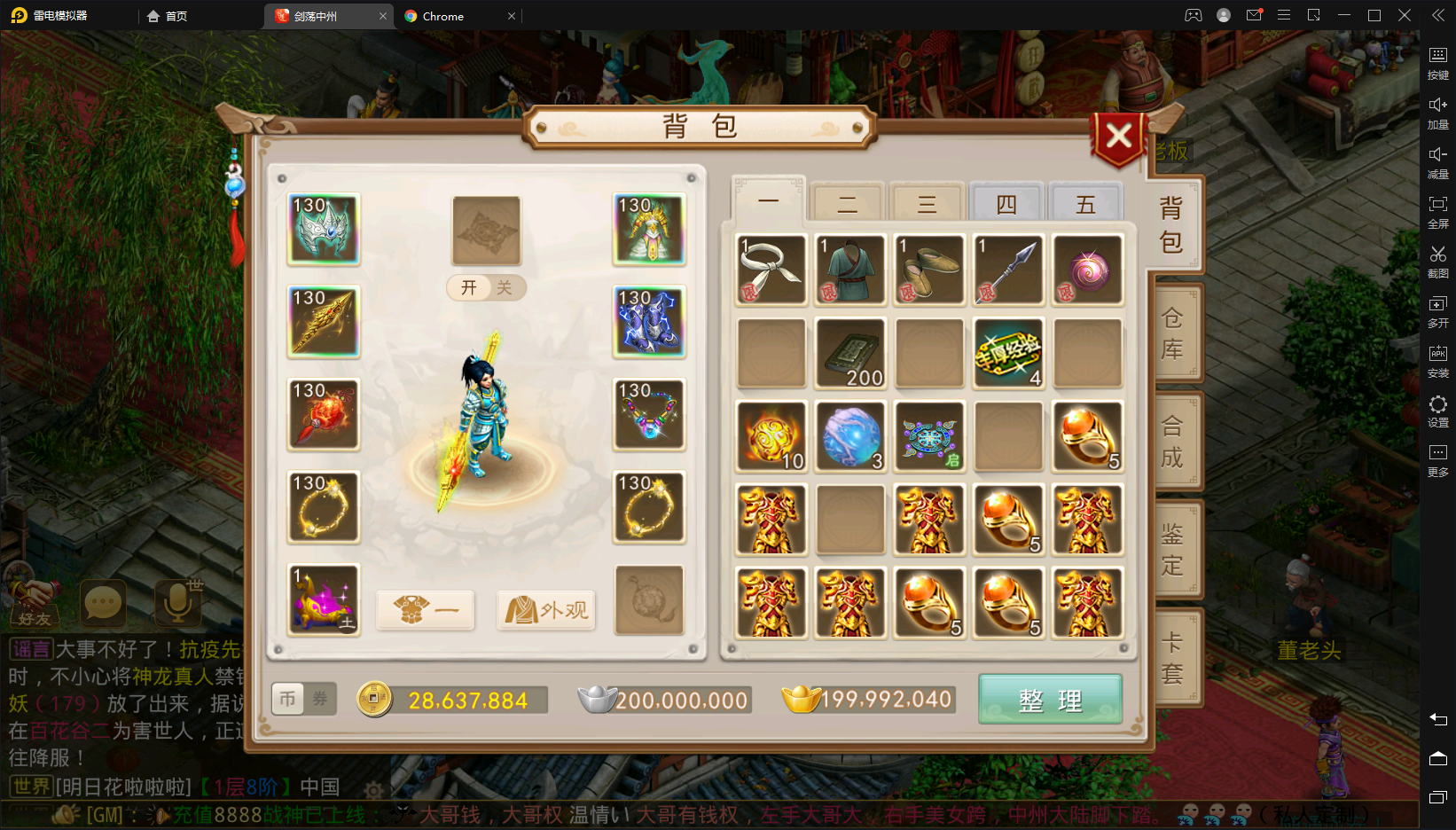Switch to backpack page 二
The width and height of the screenshot is (1456, 830).
tap(847, 205)
